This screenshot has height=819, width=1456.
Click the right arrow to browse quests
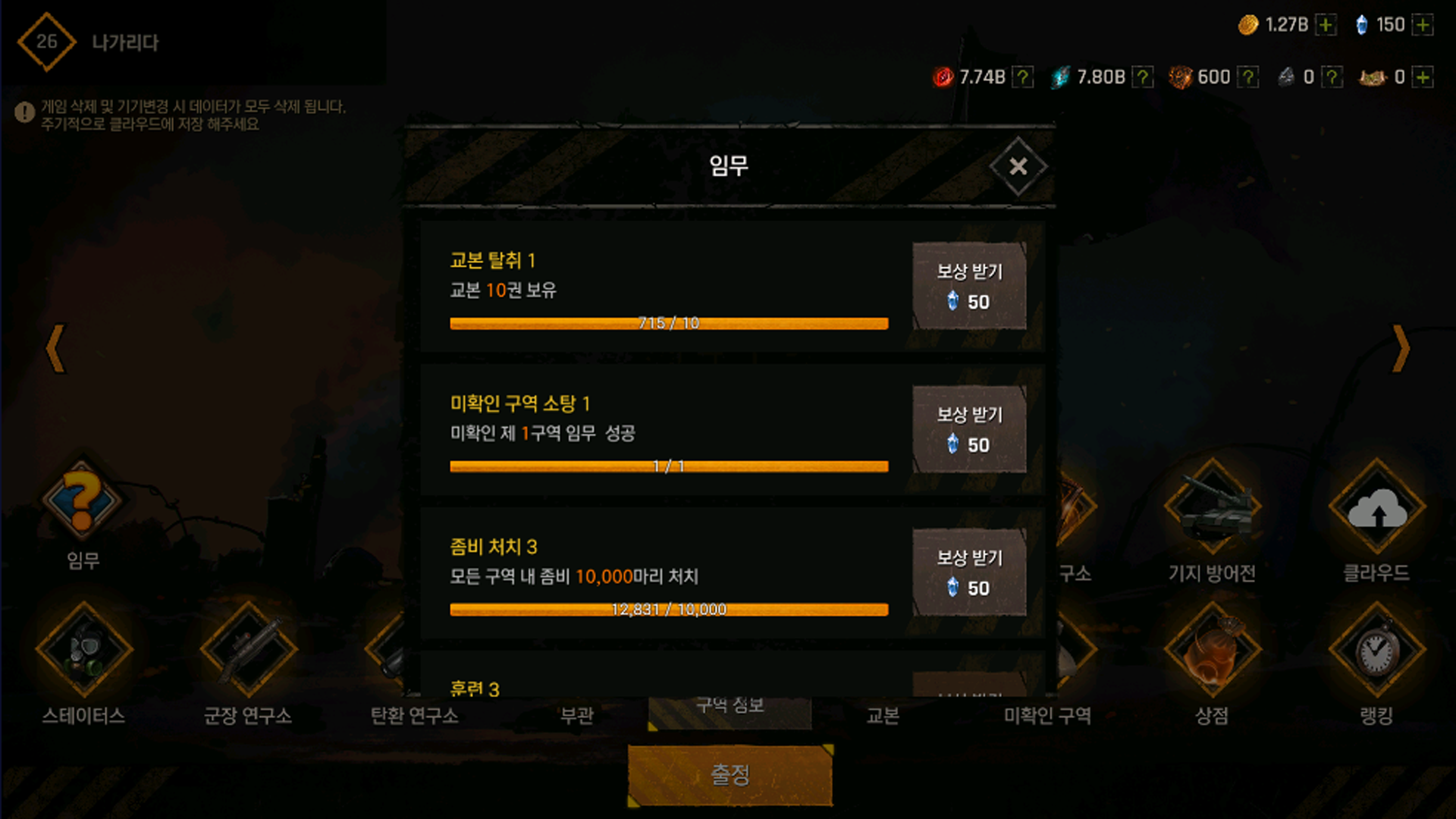(1401, 347)
